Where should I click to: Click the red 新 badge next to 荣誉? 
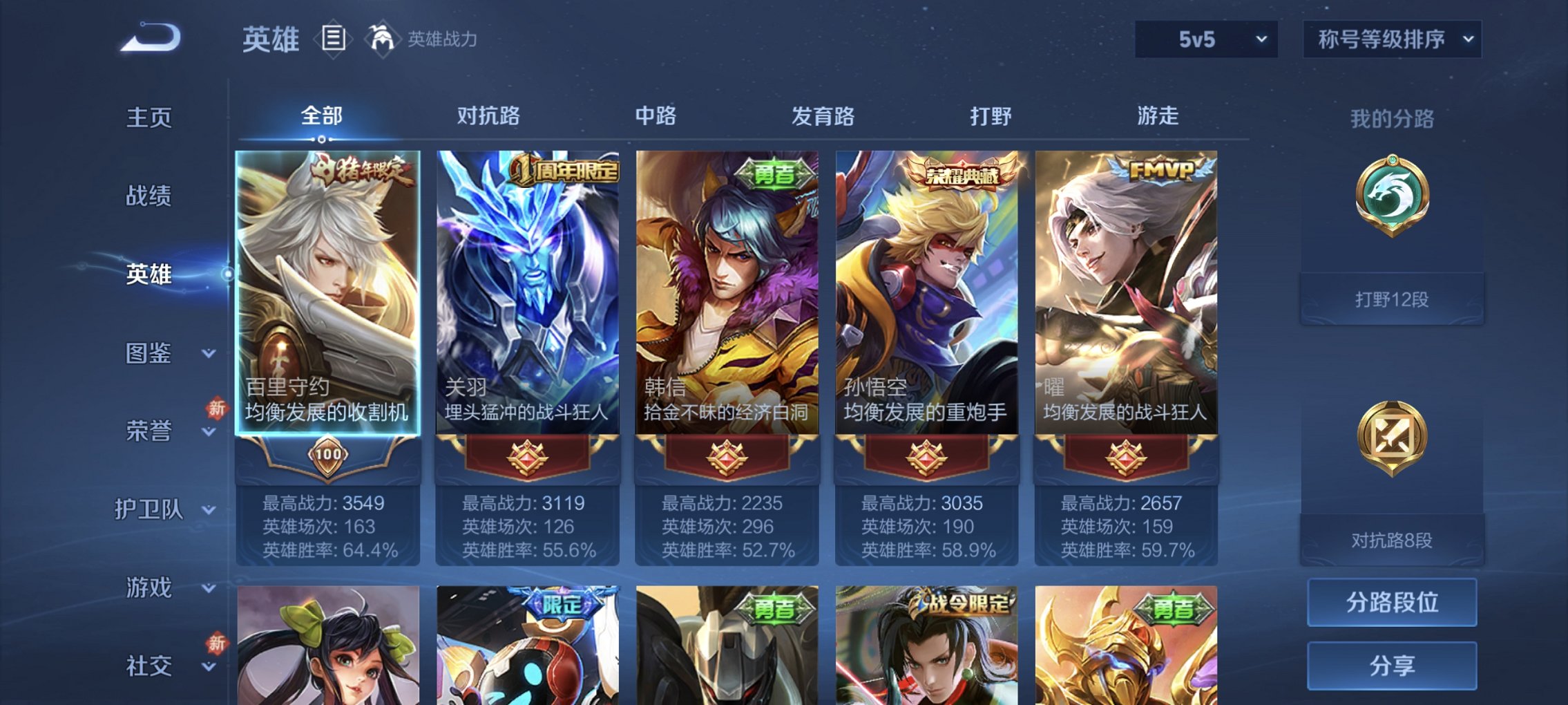tap(216, 410)
